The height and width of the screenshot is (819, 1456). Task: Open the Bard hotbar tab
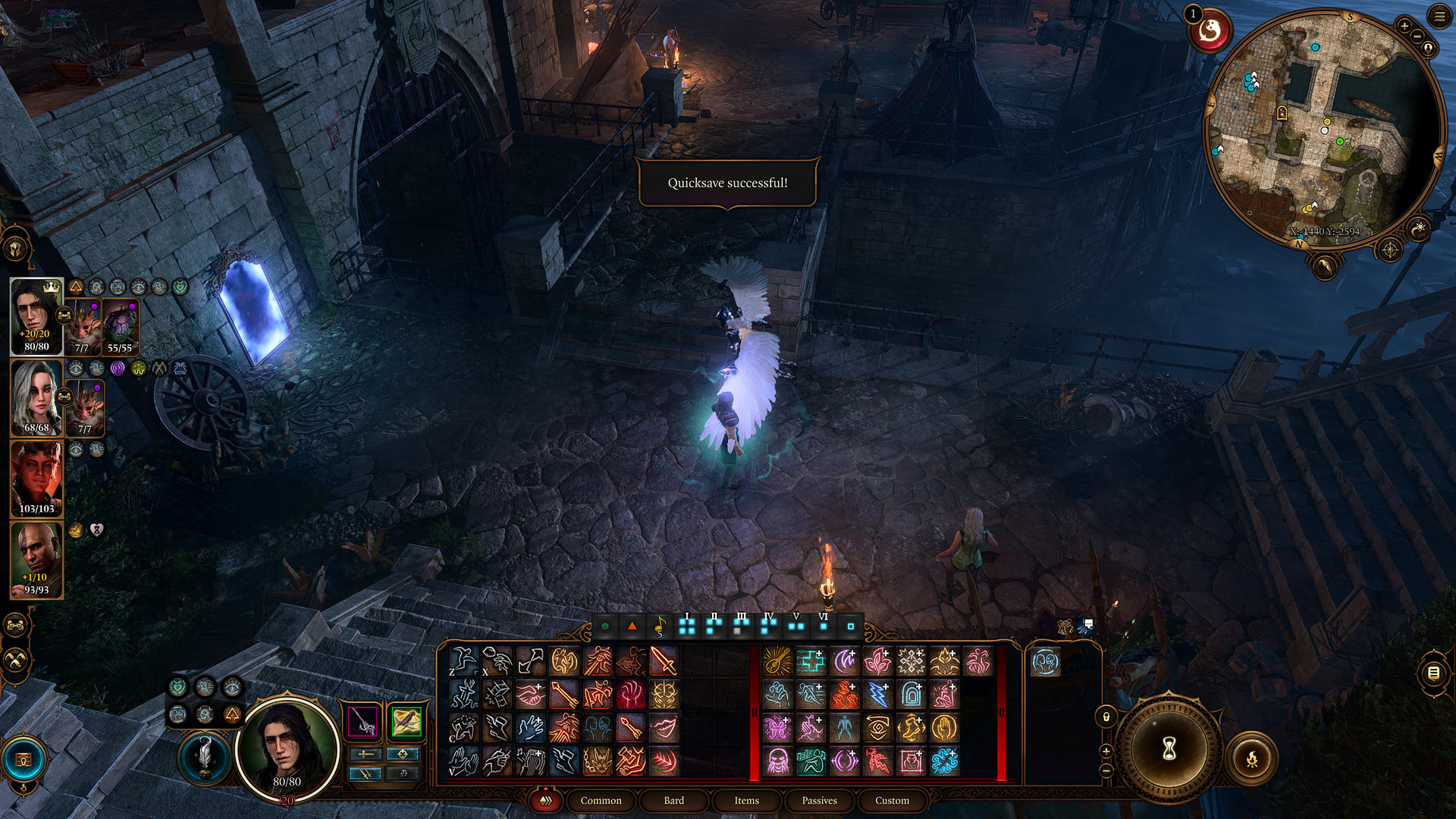coord(673,800)
